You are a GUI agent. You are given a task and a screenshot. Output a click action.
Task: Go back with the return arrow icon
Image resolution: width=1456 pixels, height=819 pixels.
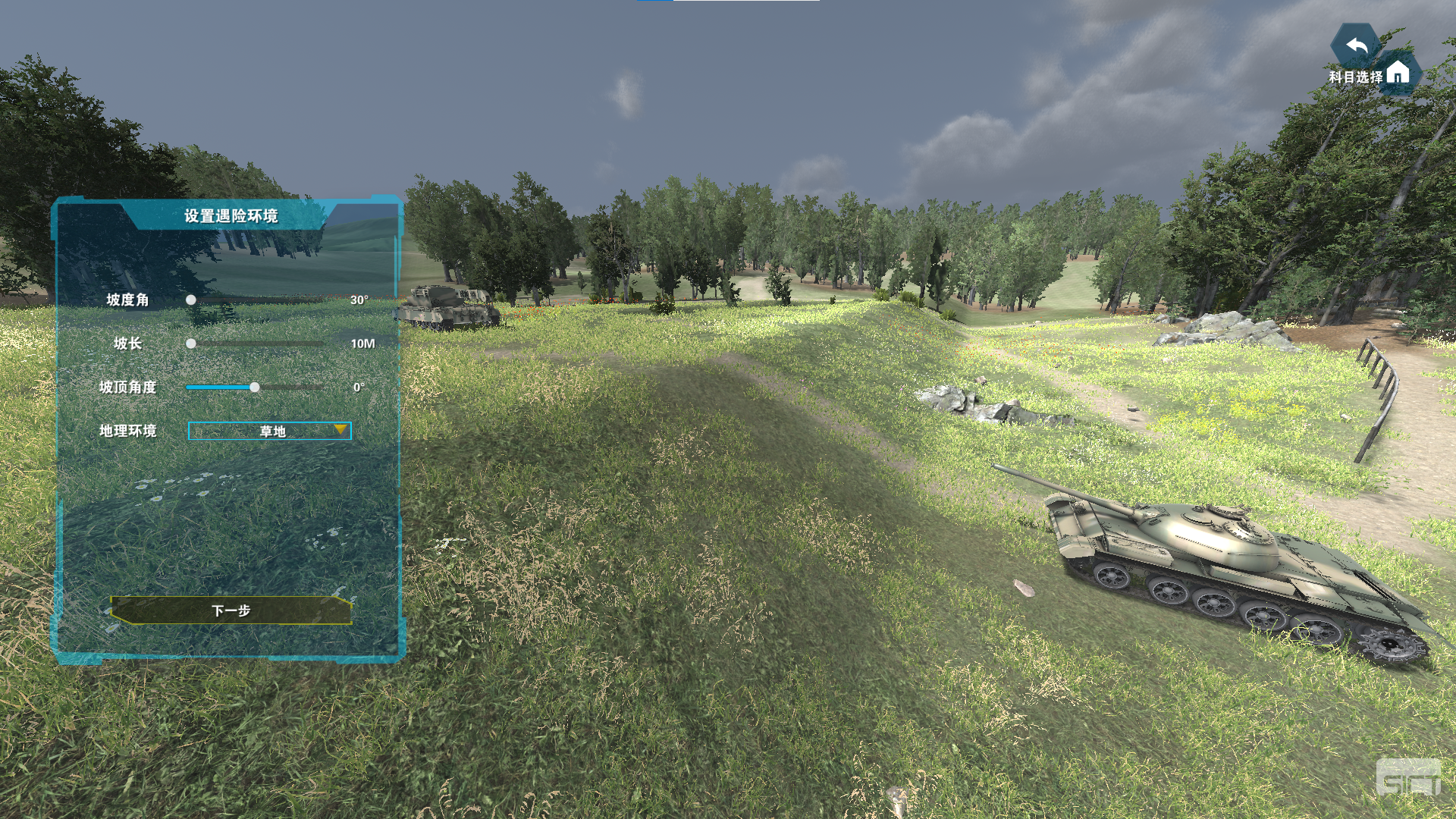point(1357,47)
